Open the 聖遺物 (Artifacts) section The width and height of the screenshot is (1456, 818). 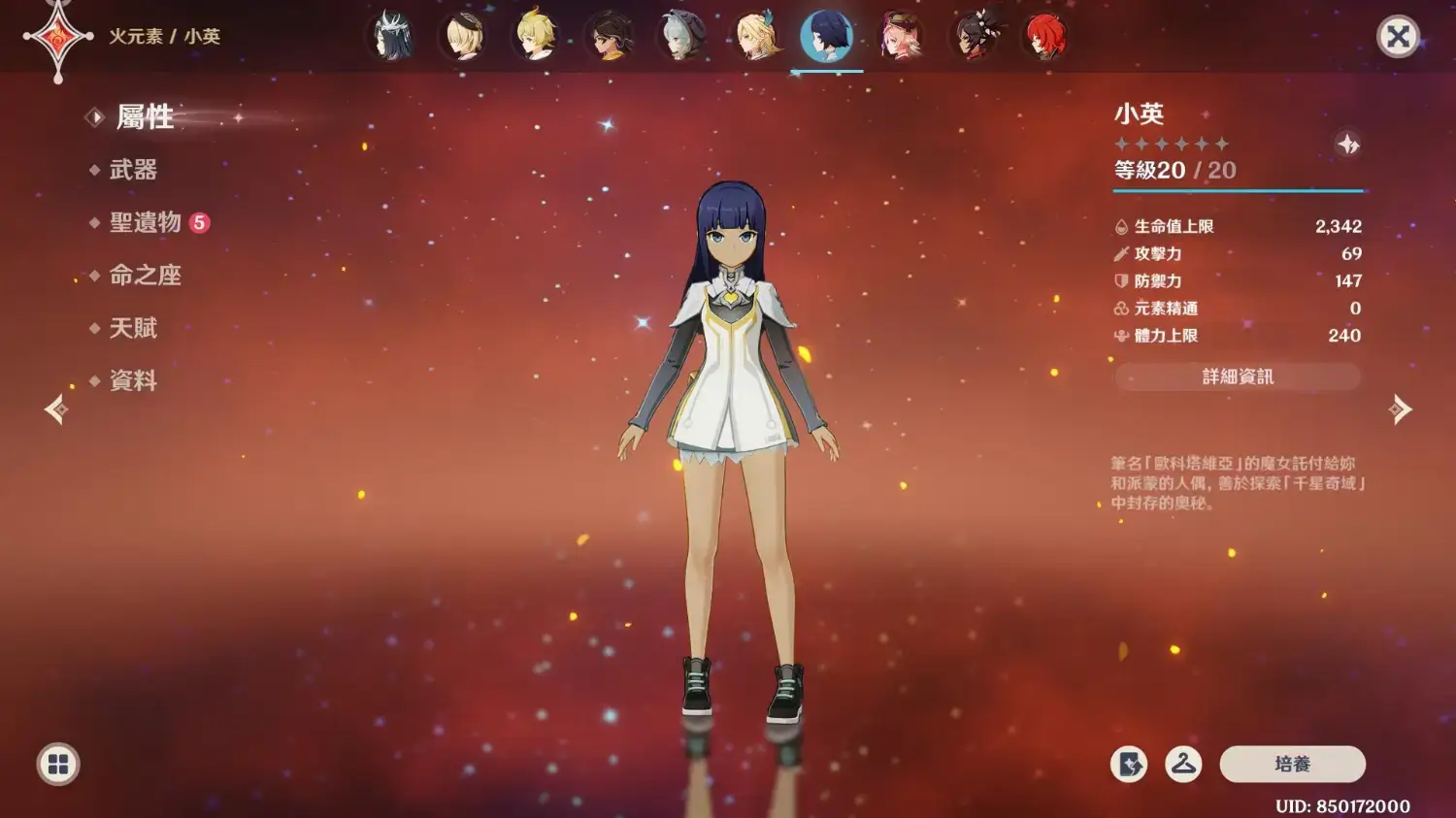(146, 222)
